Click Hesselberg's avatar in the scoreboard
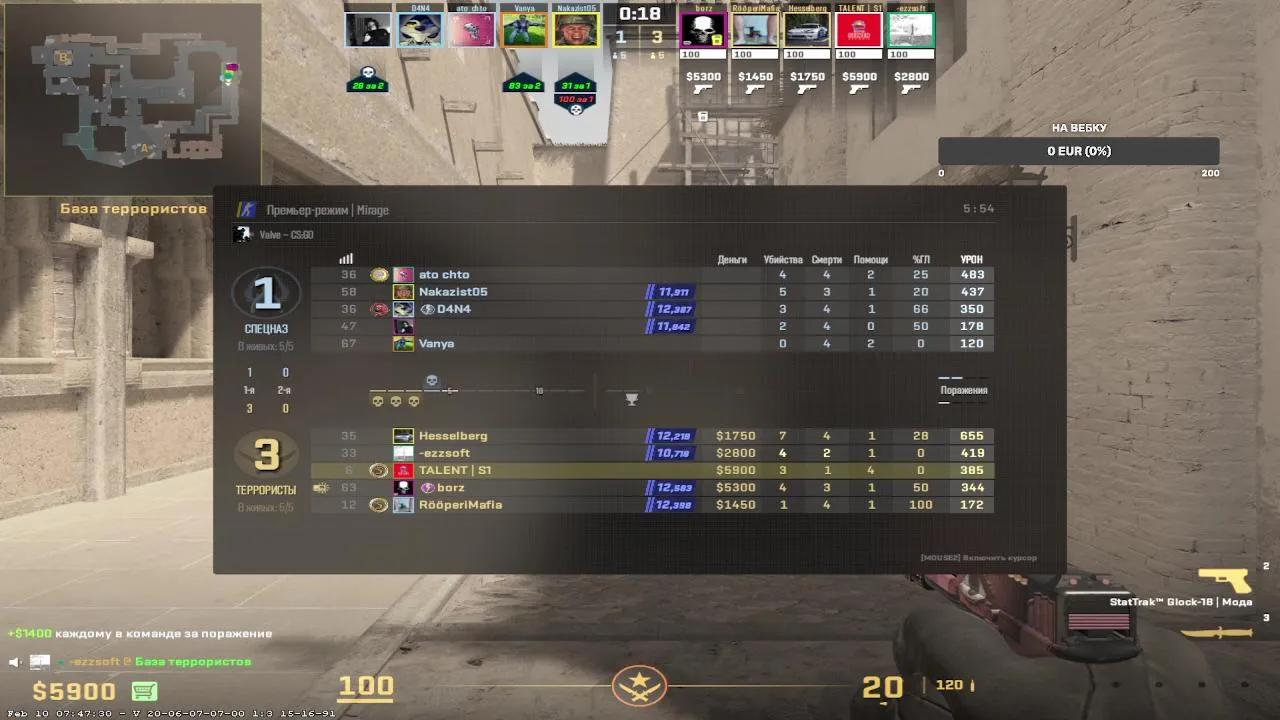1280x720 pixels. [403, 435]
